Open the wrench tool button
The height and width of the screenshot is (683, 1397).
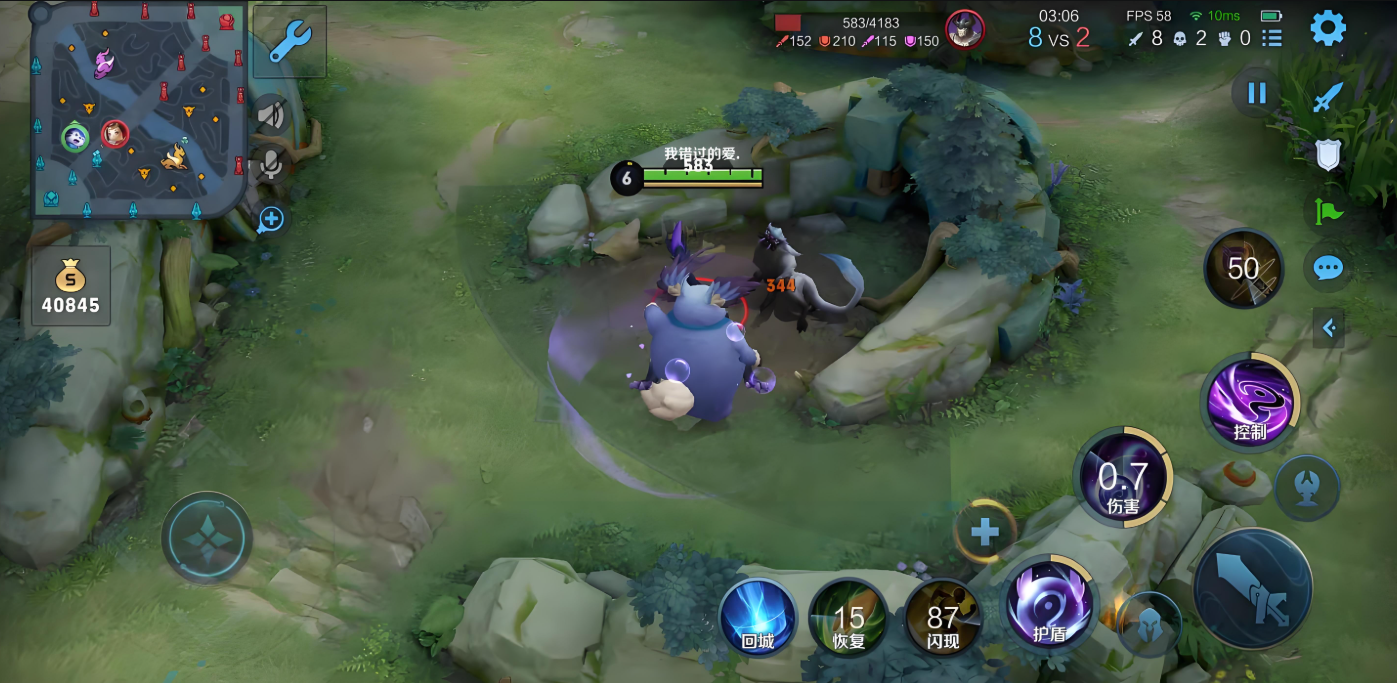pyautogui.click(x=290, y=42)
